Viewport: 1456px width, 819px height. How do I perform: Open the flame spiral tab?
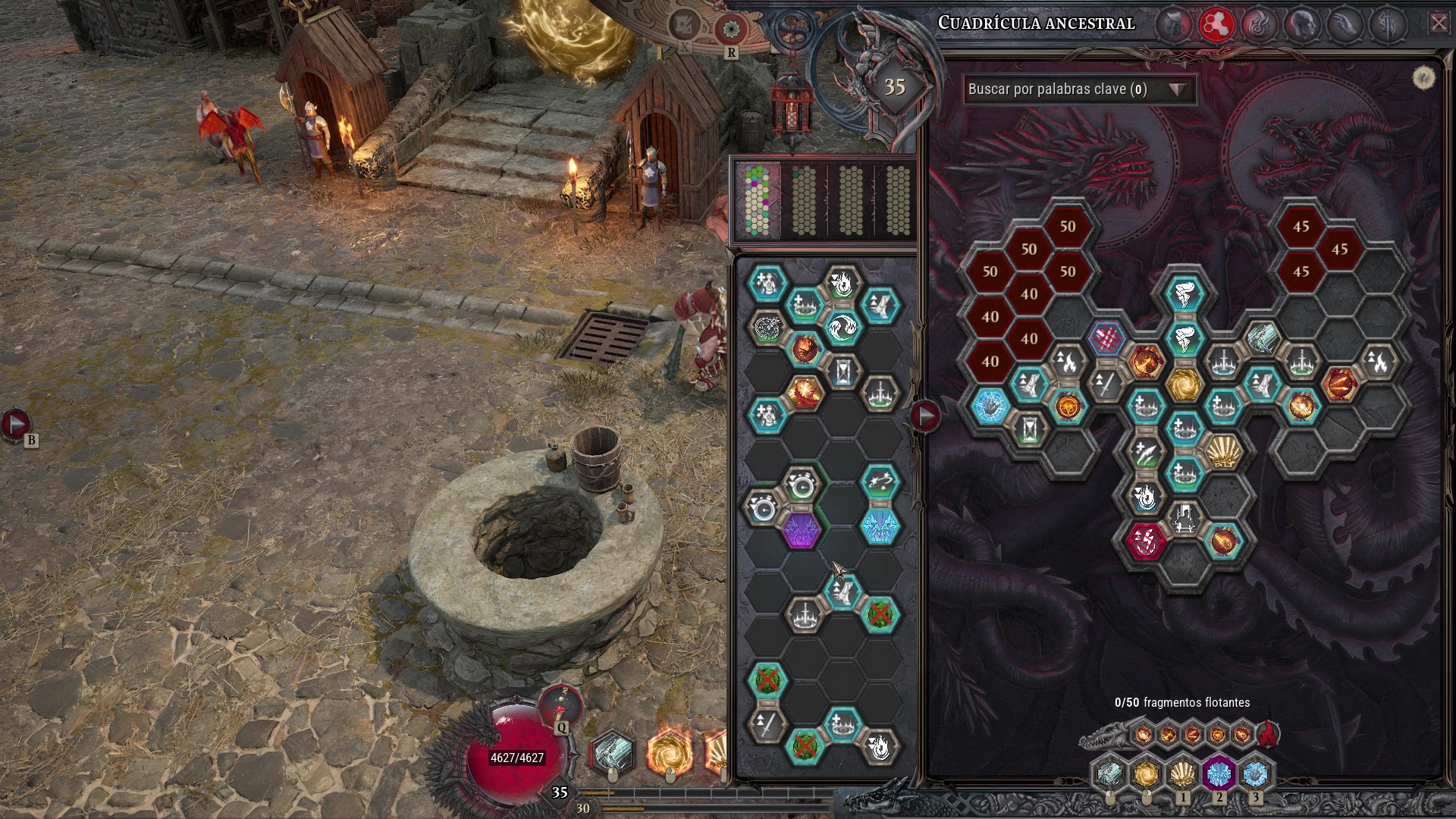pos(1257,24)
